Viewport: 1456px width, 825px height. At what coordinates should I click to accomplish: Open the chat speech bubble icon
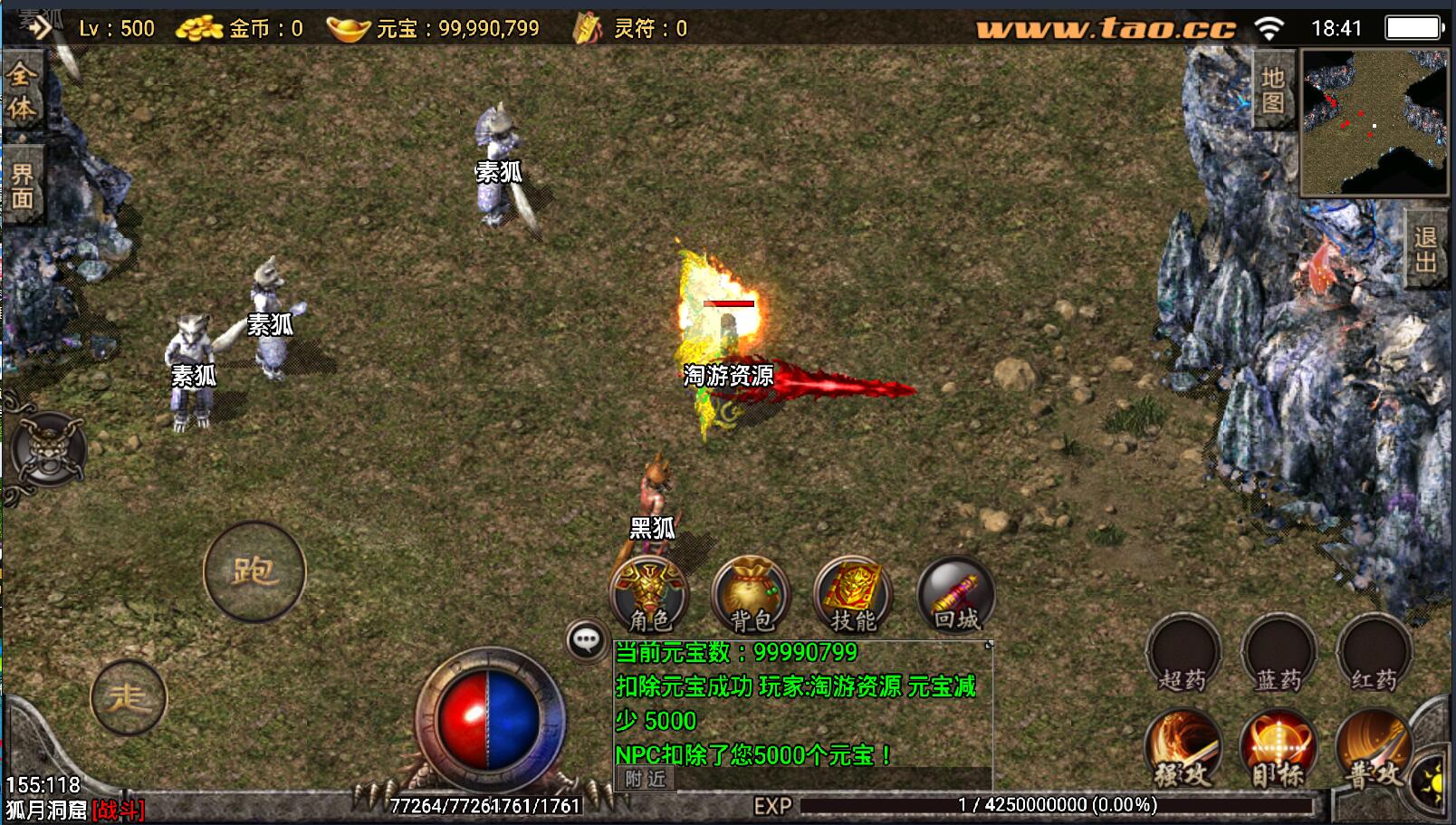[586, 640]
